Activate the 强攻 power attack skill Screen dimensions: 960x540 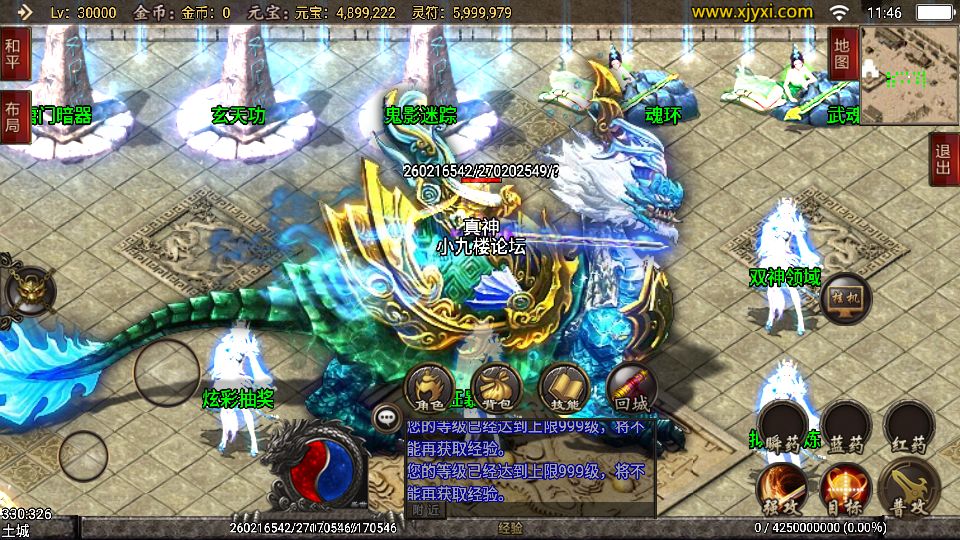782,488
